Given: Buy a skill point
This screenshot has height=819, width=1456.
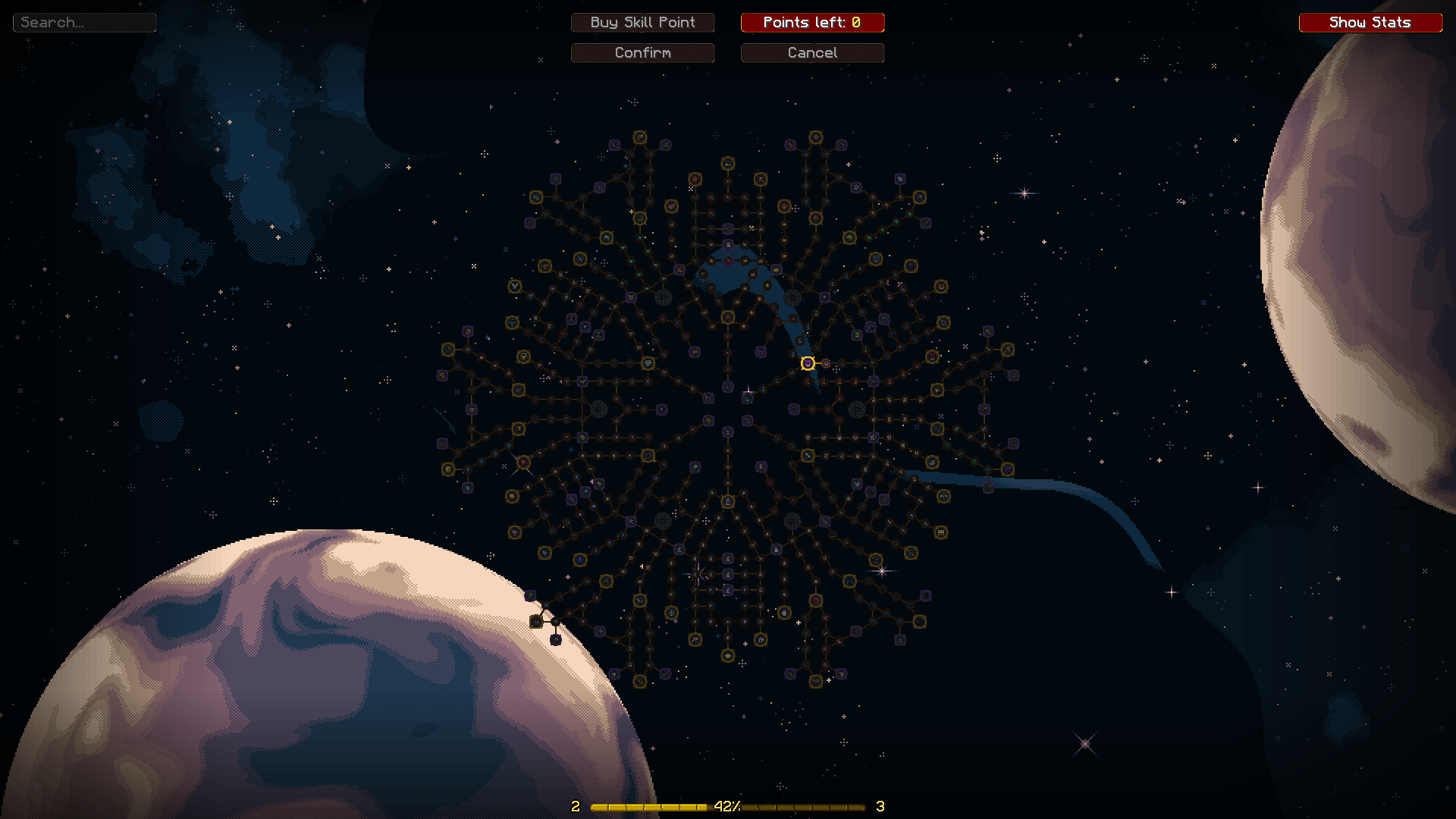Looking at the screenshot, I should [x=642, y=23].
